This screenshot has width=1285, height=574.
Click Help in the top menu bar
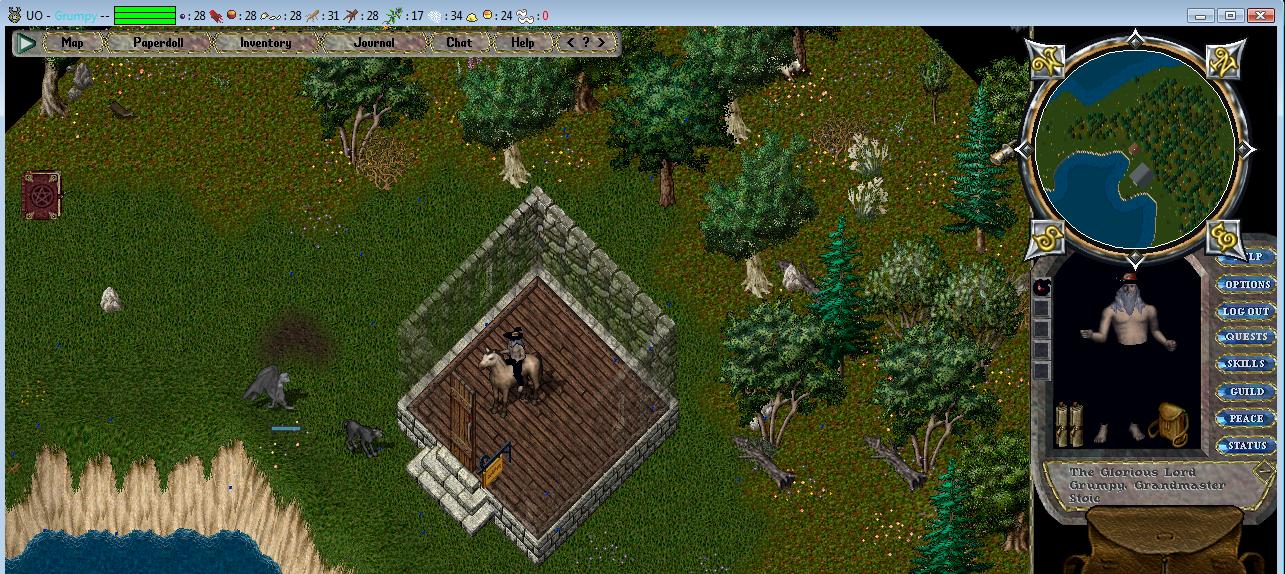(522, 43)
